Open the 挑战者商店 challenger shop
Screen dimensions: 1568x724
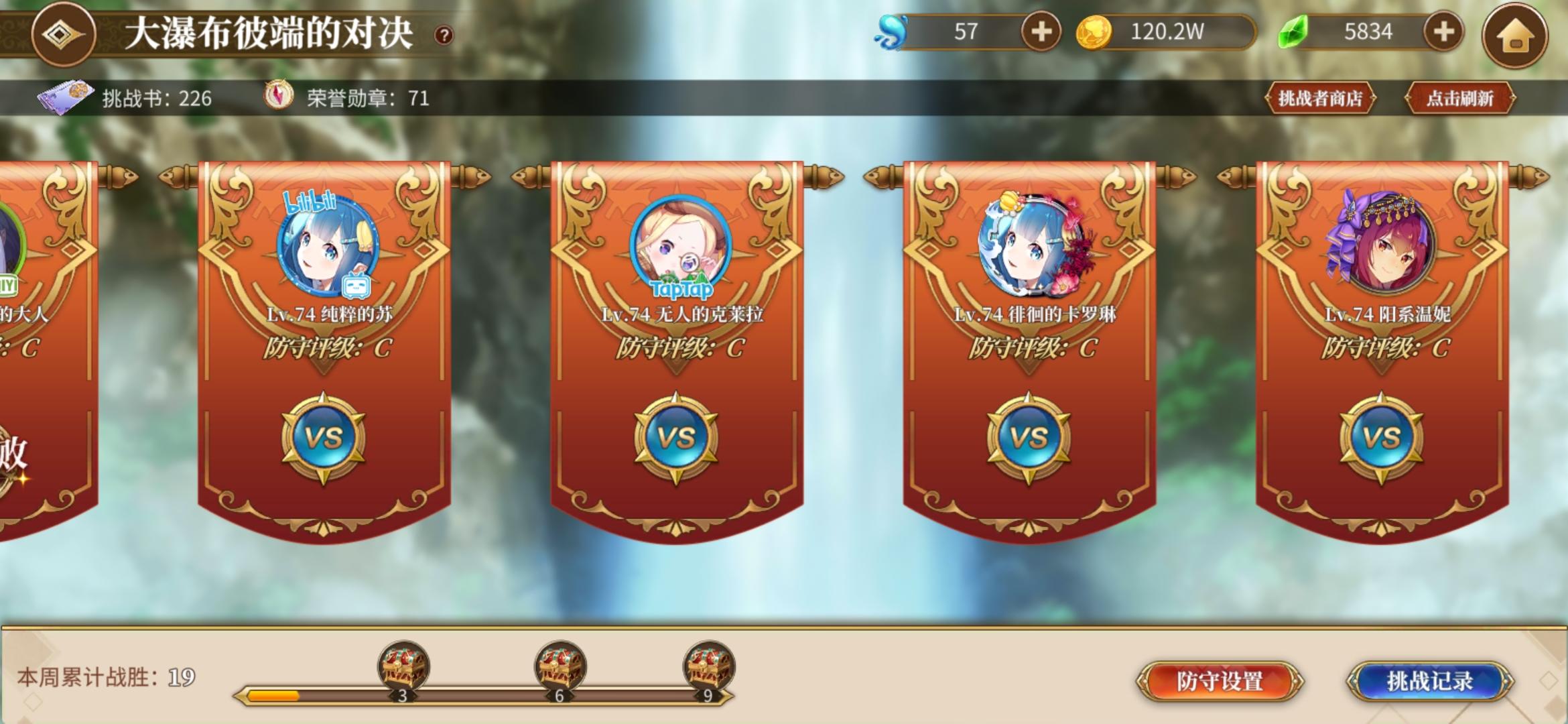tap(1319, 96)
